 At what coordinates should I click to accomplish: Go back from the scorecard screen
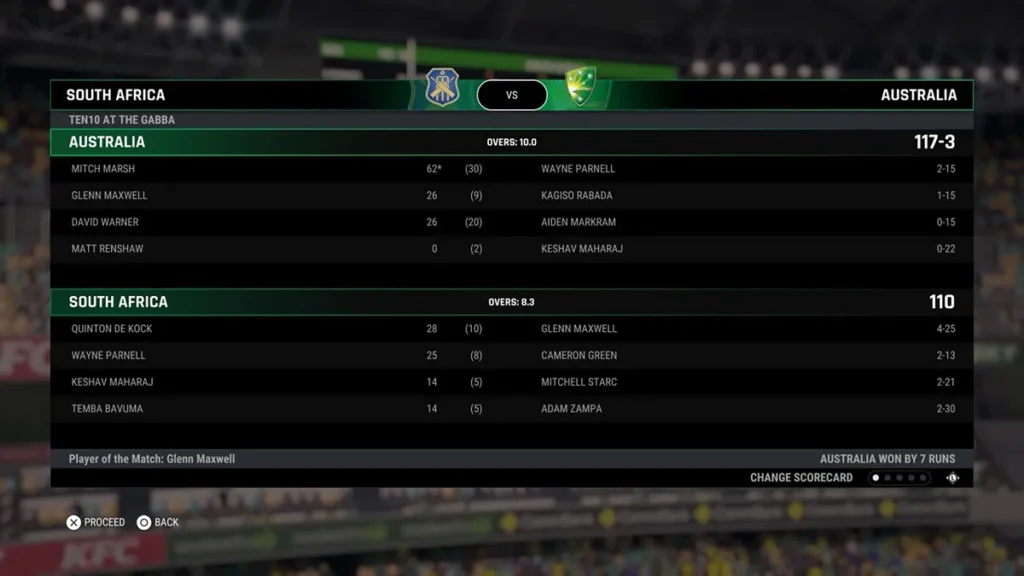point(158,522)
